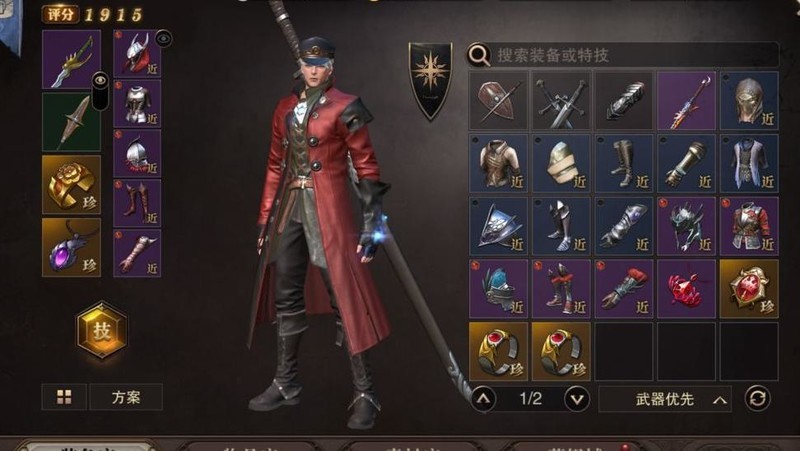800x451 pixels.
Task: Toggle helmet visibility eye icon
Action: coord(164,38)
